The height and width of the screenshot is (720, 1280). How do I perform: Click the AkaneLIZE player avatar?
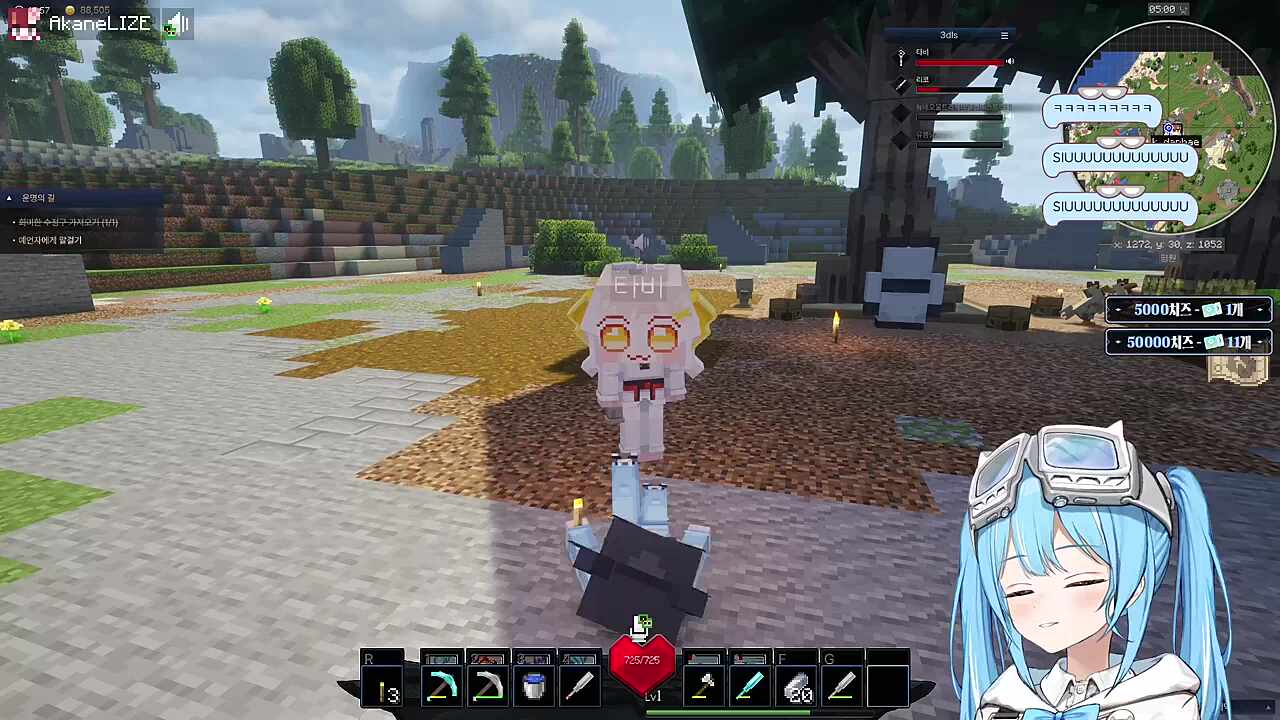click(x=24, y=23)
